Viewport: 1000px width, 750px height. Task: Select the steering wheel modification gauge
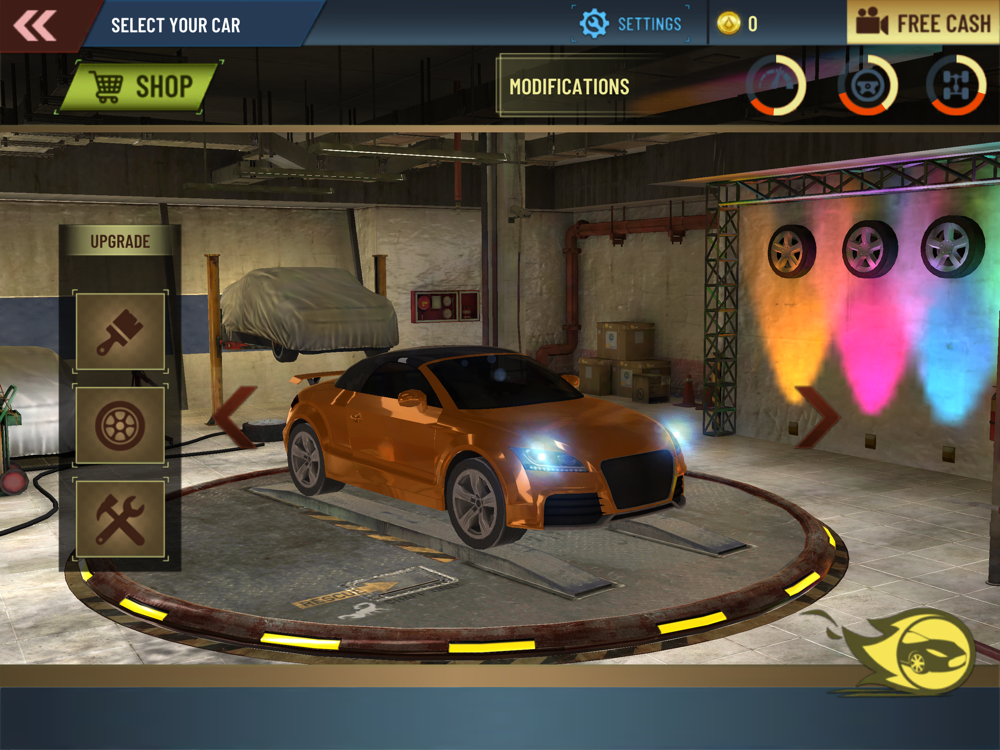pyautogui.click(x=867, y=85)
